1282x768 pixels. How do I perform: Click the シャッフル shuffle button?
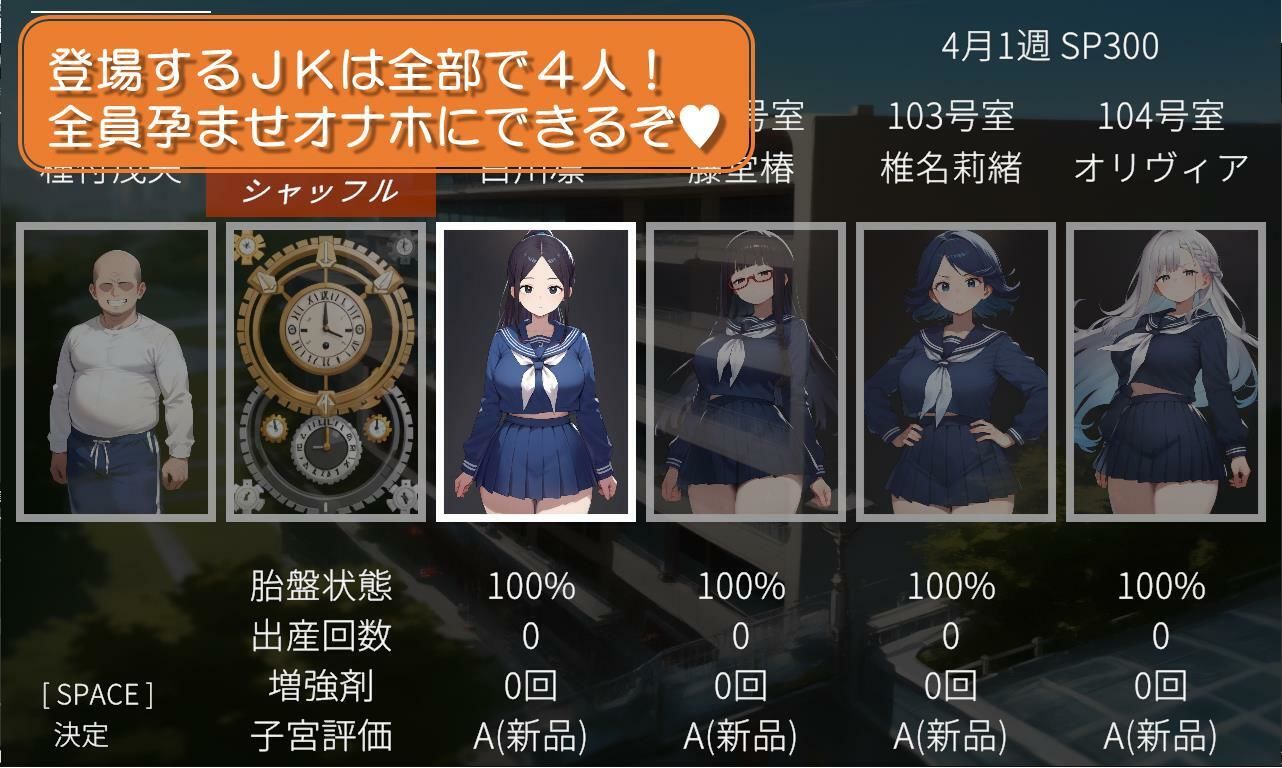pos(320,191)
